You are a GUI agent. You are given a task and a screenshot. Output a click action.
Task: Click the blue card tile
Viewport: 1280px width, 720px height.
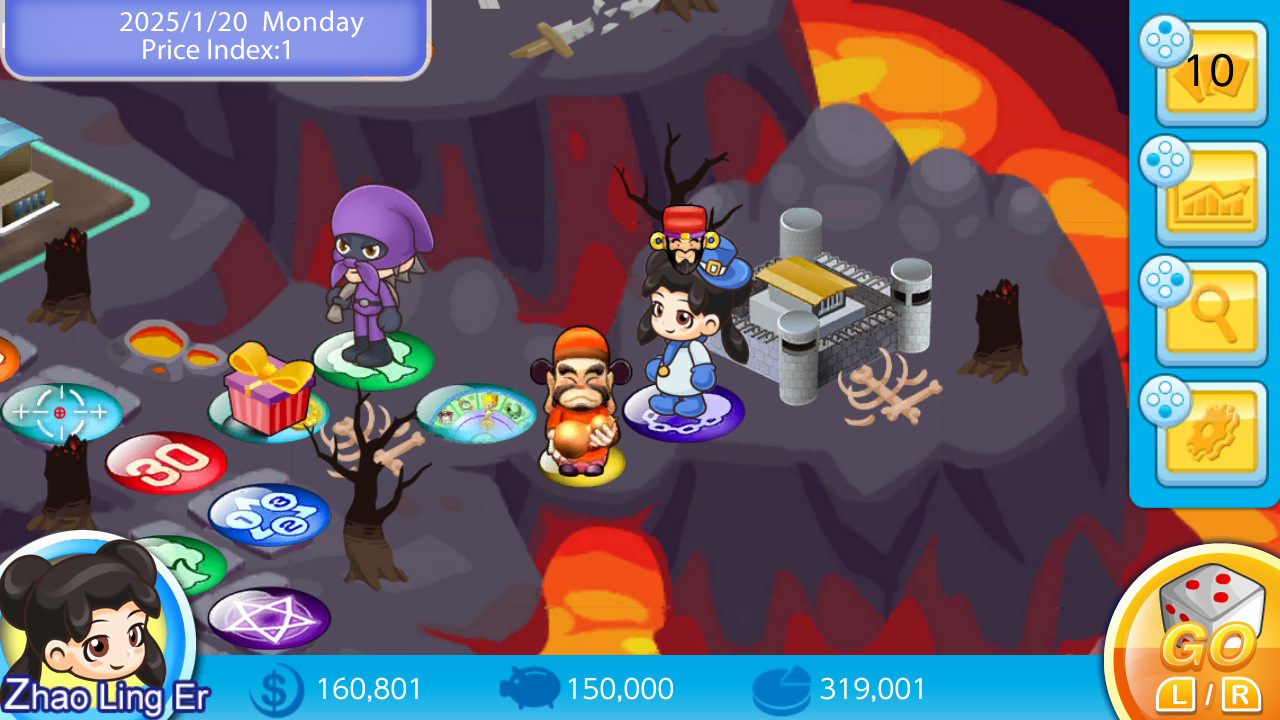coord(265,515)
